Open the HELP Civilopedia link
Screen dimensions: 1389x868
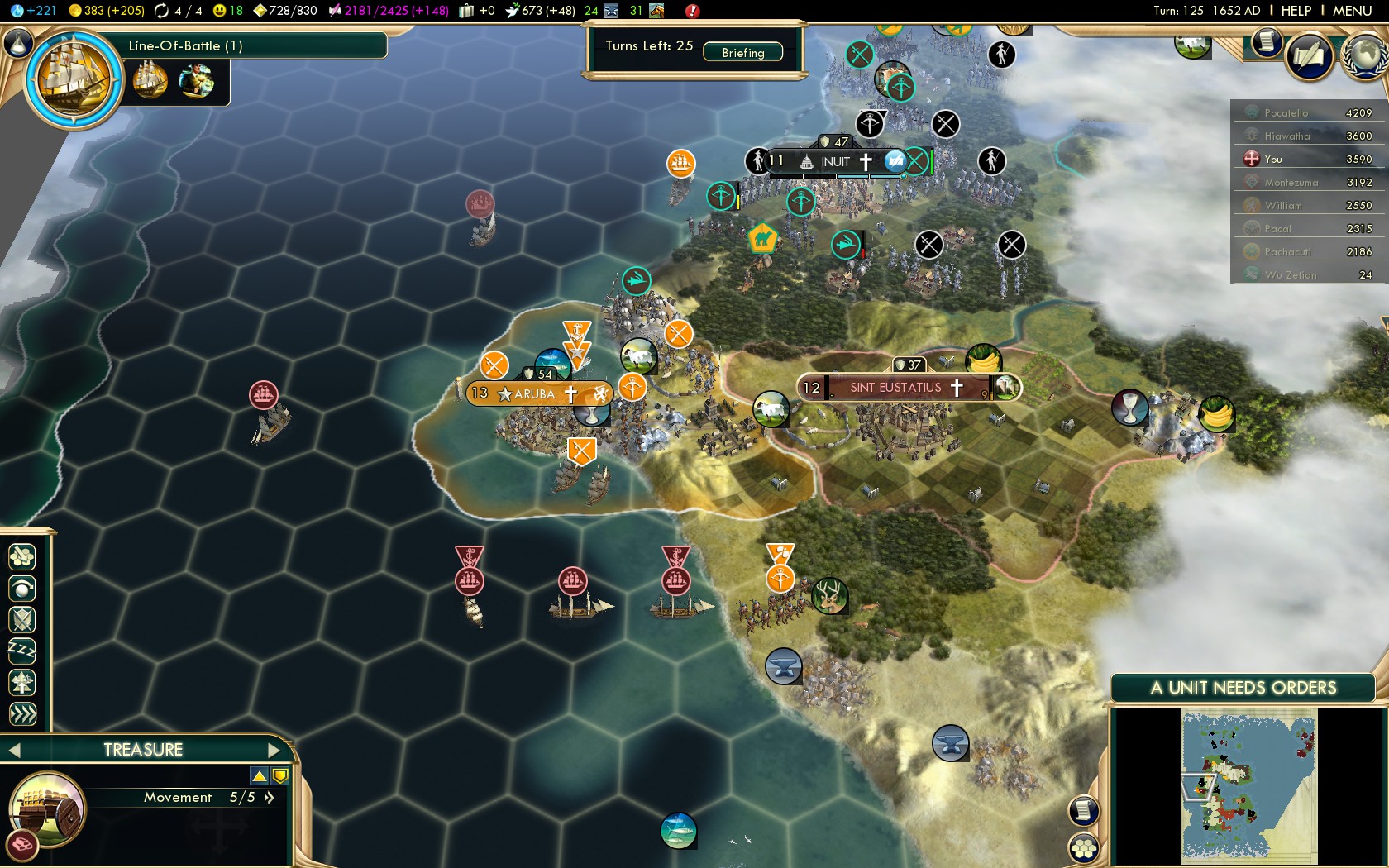point(1296,11)
